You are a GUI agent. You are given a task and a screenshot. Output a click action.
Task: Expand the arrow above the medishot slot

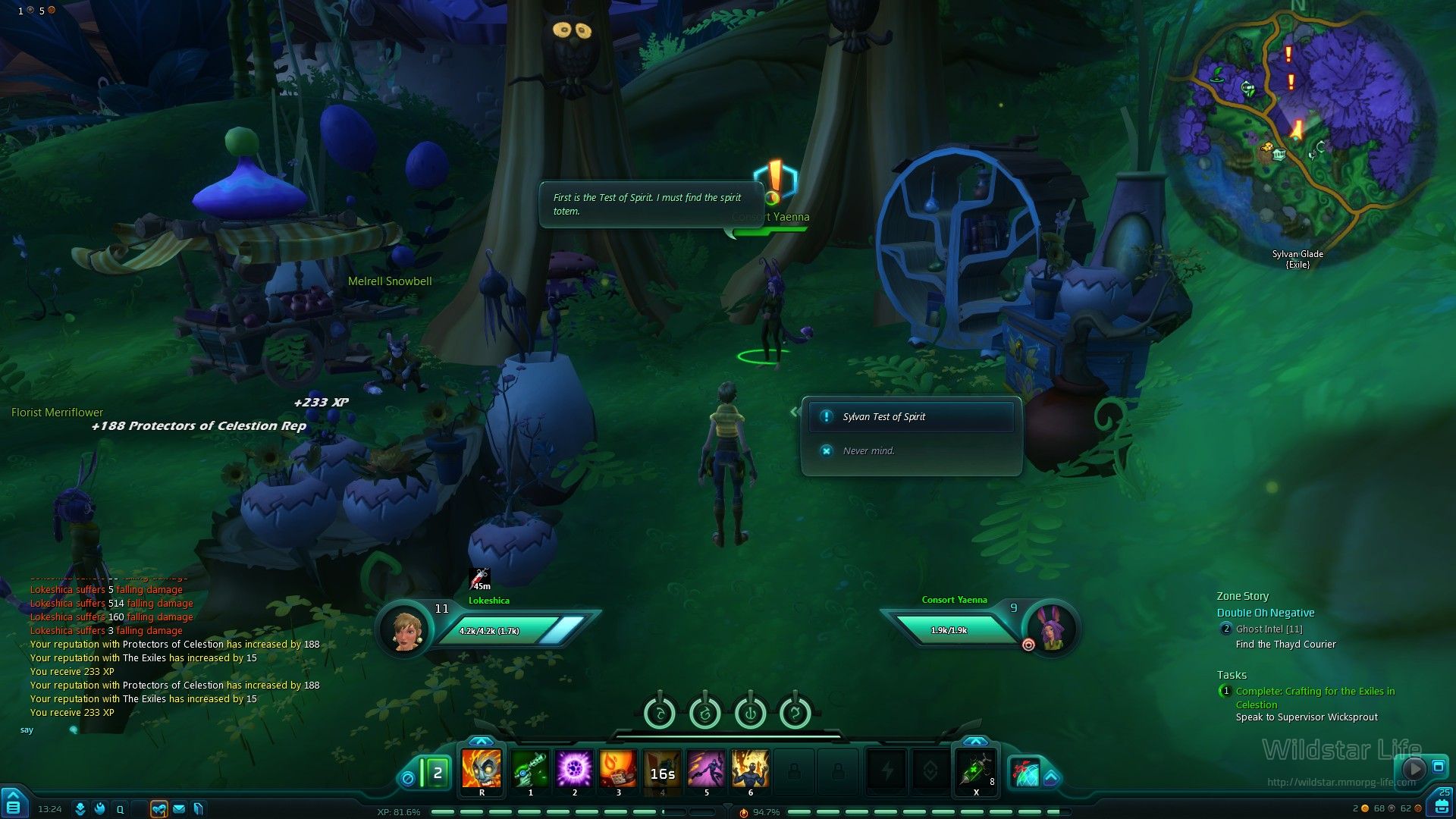coord(975,741)
